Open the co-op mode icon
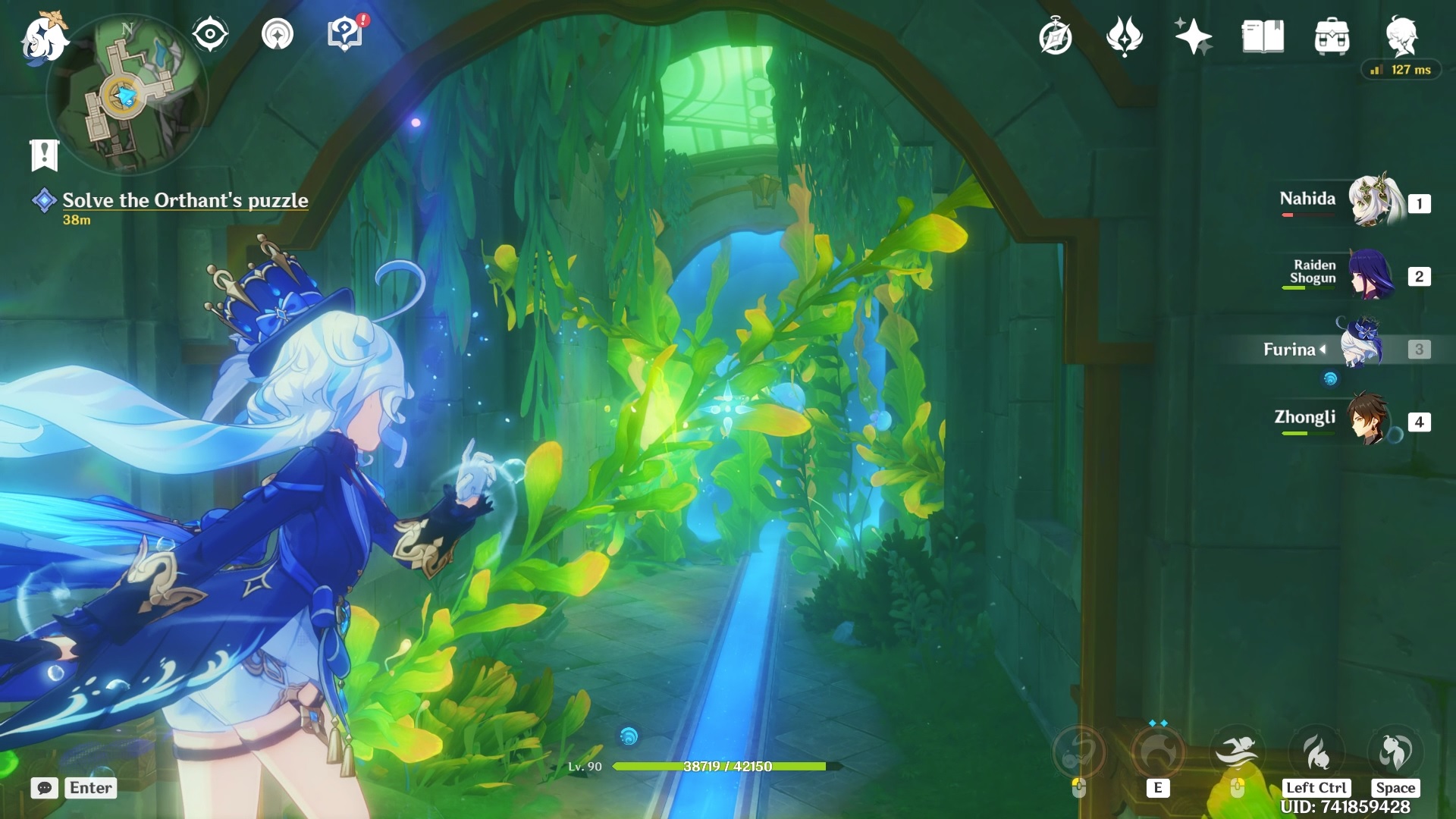 (277, 34)
